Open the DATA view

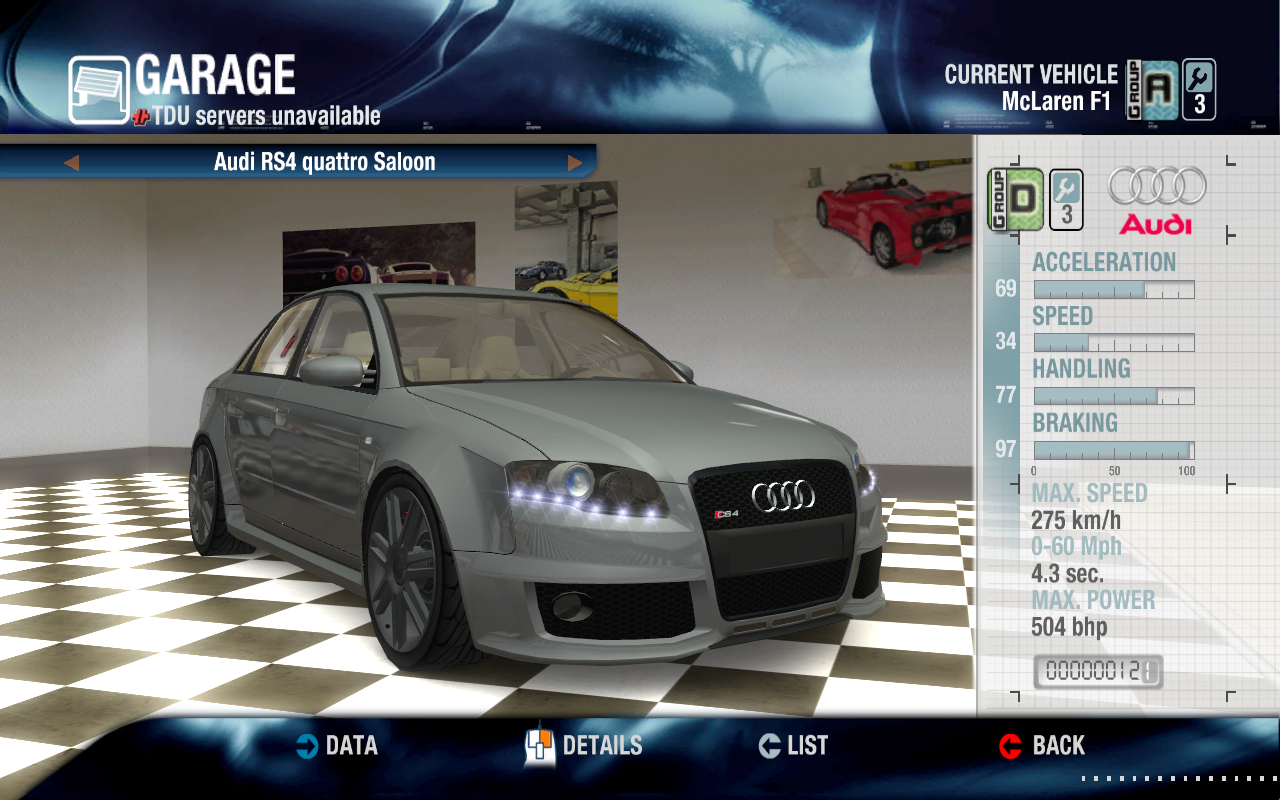click(x=337, y=746)
